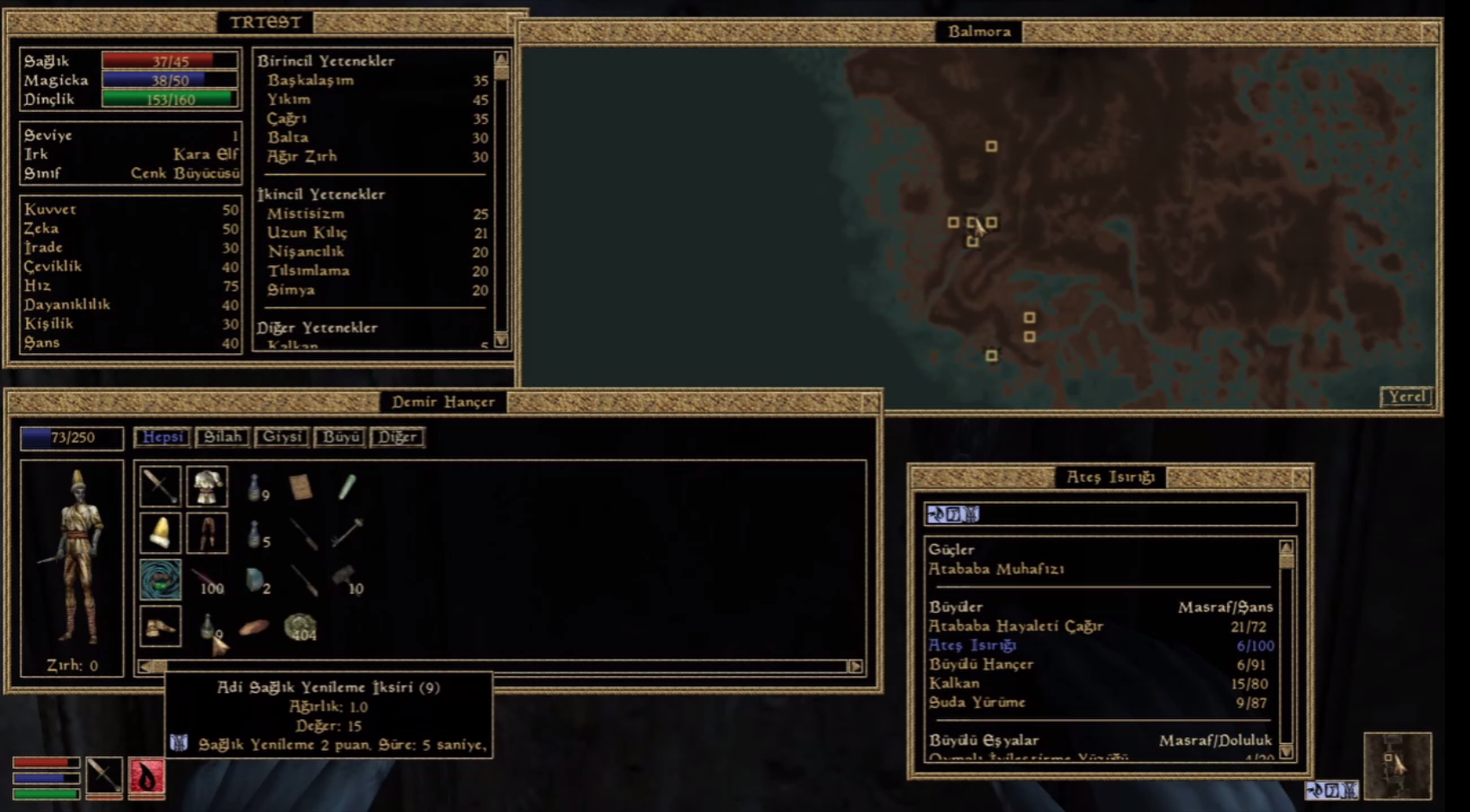Select the Diğer inventory tab
This screenshot has height=812, width=1470.
click(x=397, y=437)
